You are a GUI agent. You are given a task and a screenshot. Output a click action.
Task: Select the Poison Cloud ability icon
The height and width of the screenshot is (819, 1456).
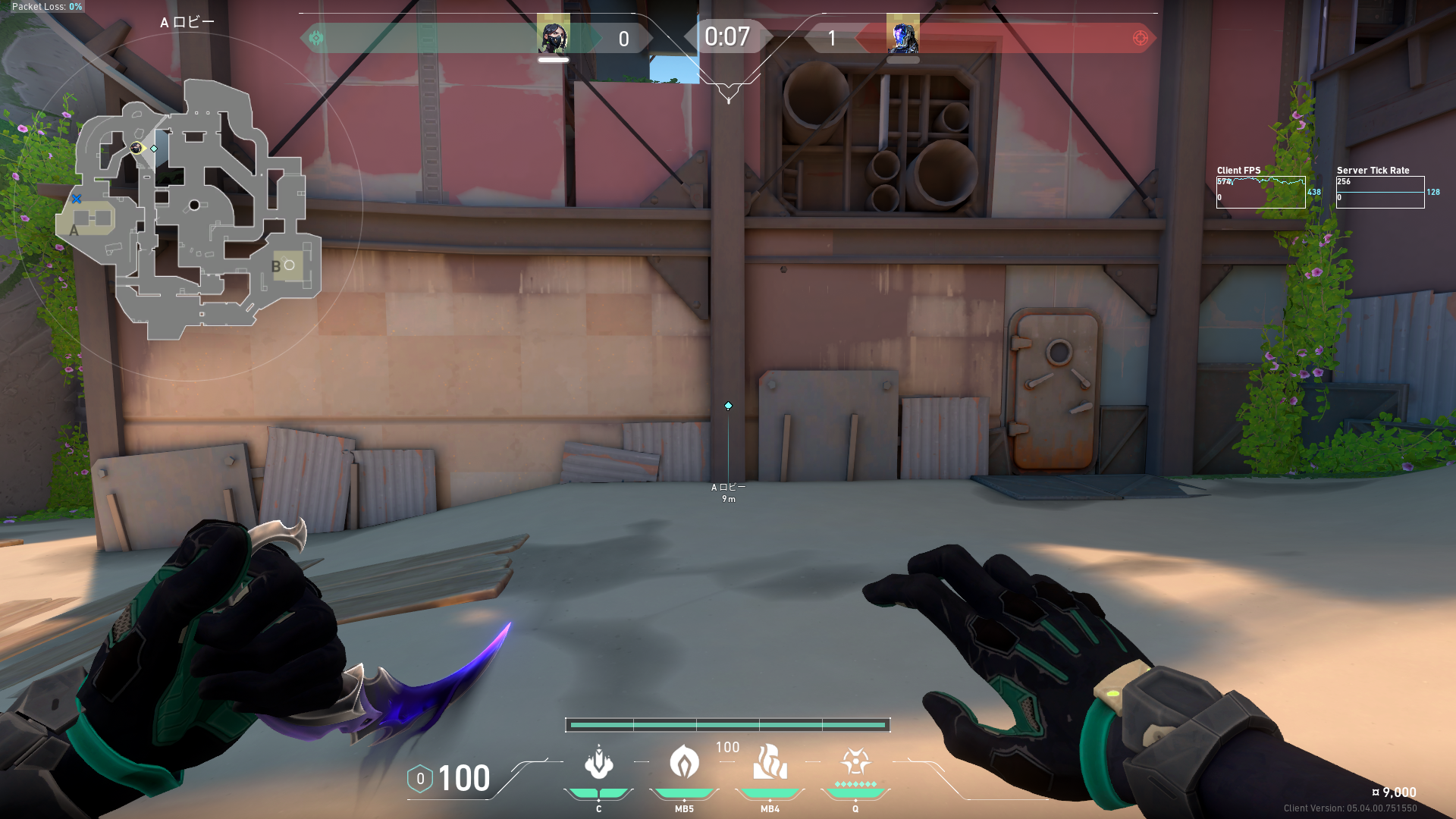[684, 761]
